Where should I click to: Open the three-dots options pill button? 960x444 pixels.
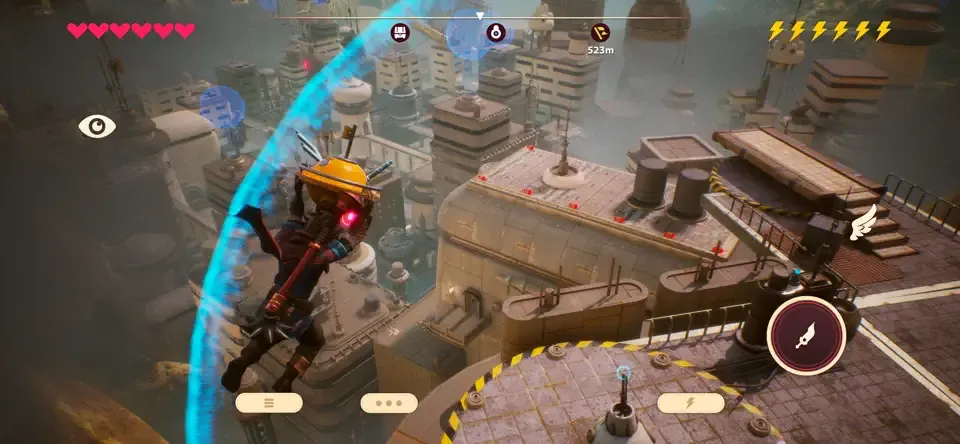[389, 403]
